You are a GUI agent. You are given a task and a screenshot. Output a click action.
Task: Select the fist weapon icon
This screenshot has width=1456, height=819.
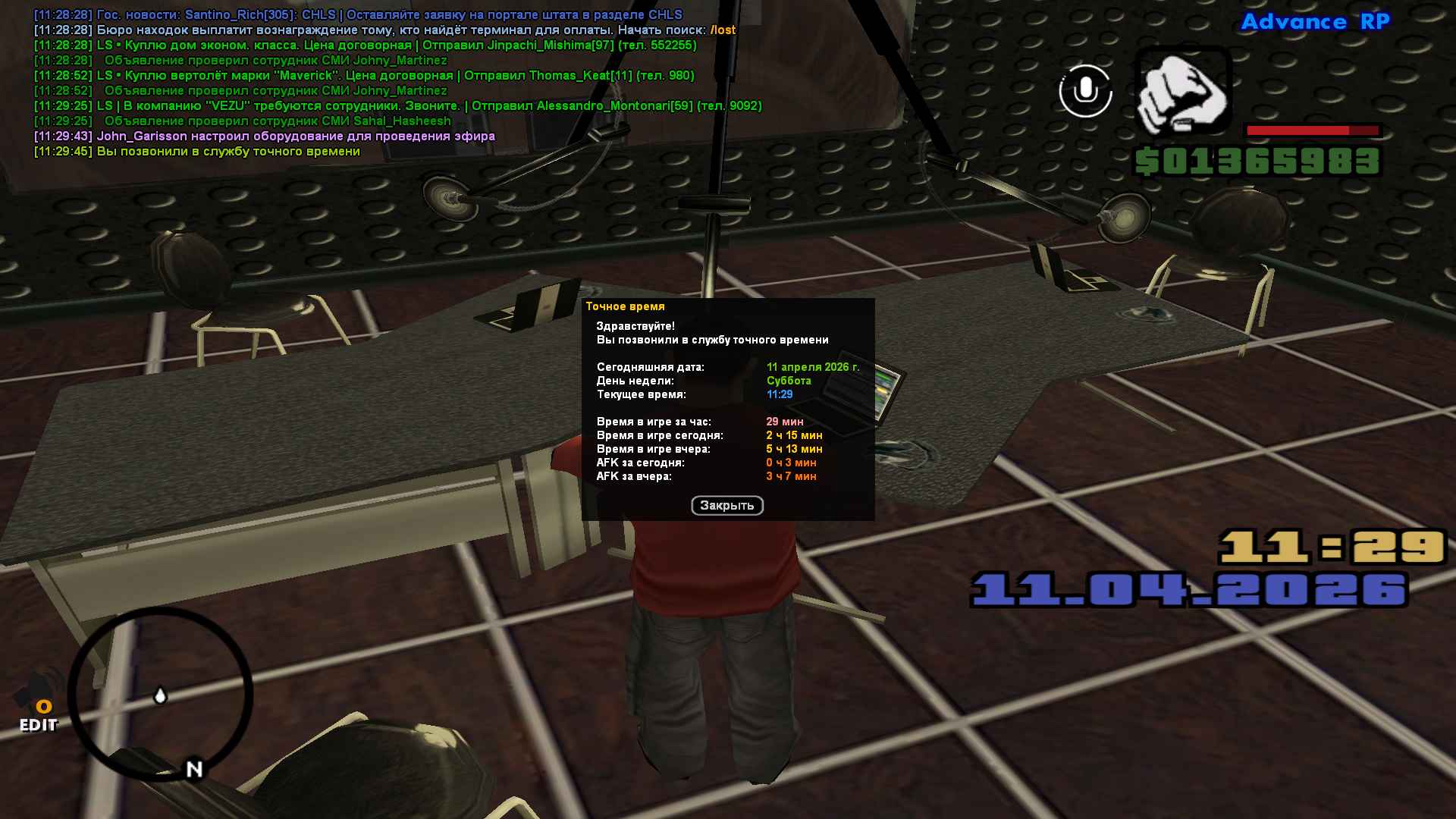coord(1181,93)
